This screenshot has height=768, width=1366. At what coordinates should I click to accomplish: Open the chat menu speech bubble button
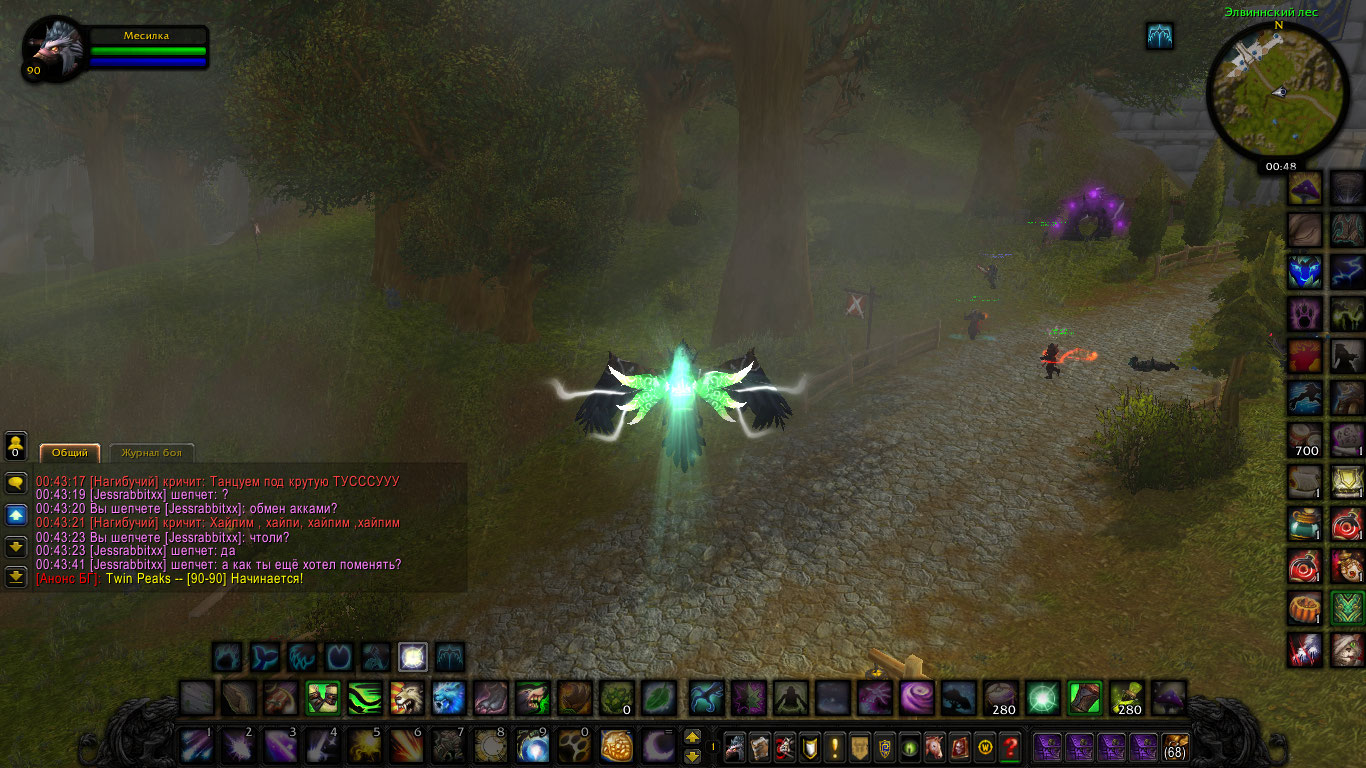tap(16, 482)
